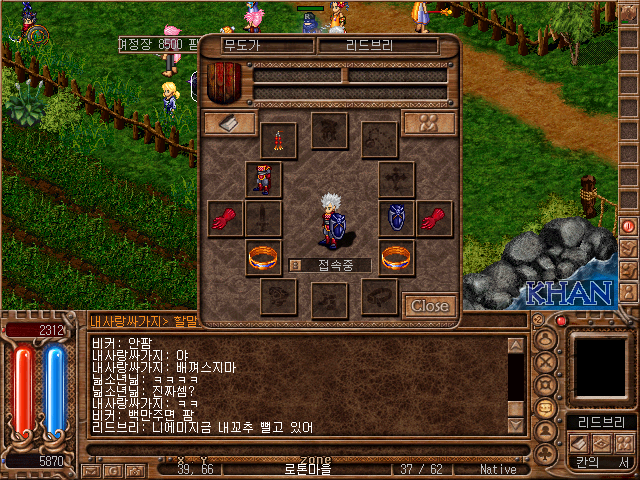Image resolution: width=640 pixels, height=480 pixels.
Task: Select the blue shield equipment slot
Action: [396, 218]
